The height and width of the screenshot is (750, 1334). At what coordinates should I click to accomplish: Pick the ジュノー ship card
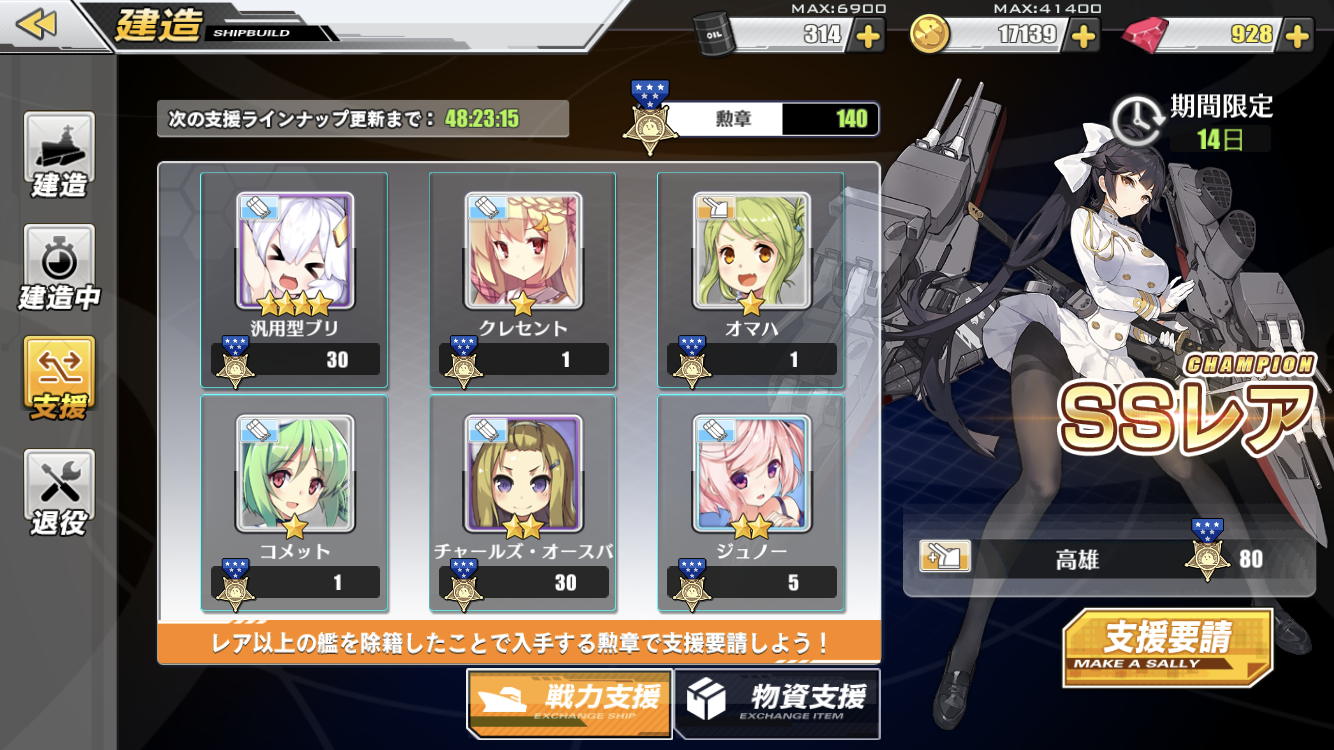(751, 502)
